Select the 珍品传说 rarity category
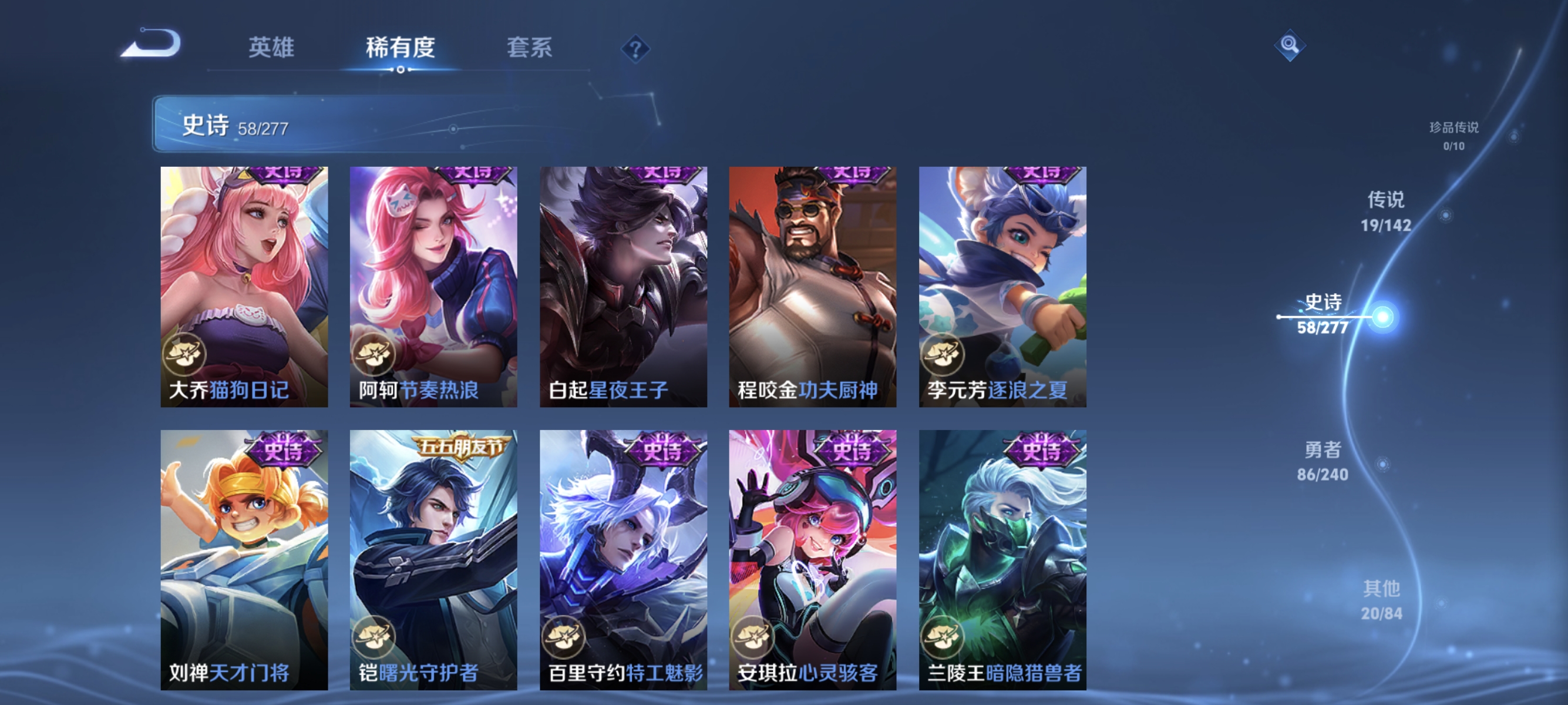Image resolution: width=1568 pixels, height=705 pixels. (x=1455, y=136)
